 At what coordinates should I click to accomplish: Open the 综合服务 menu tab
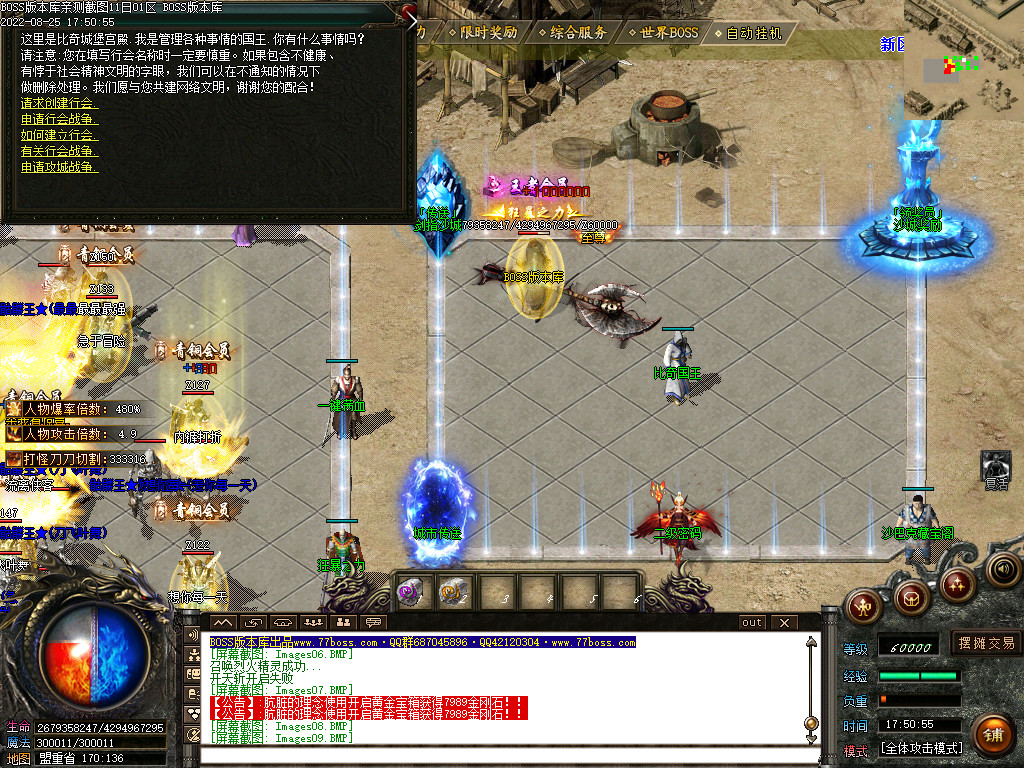point(577,32)
